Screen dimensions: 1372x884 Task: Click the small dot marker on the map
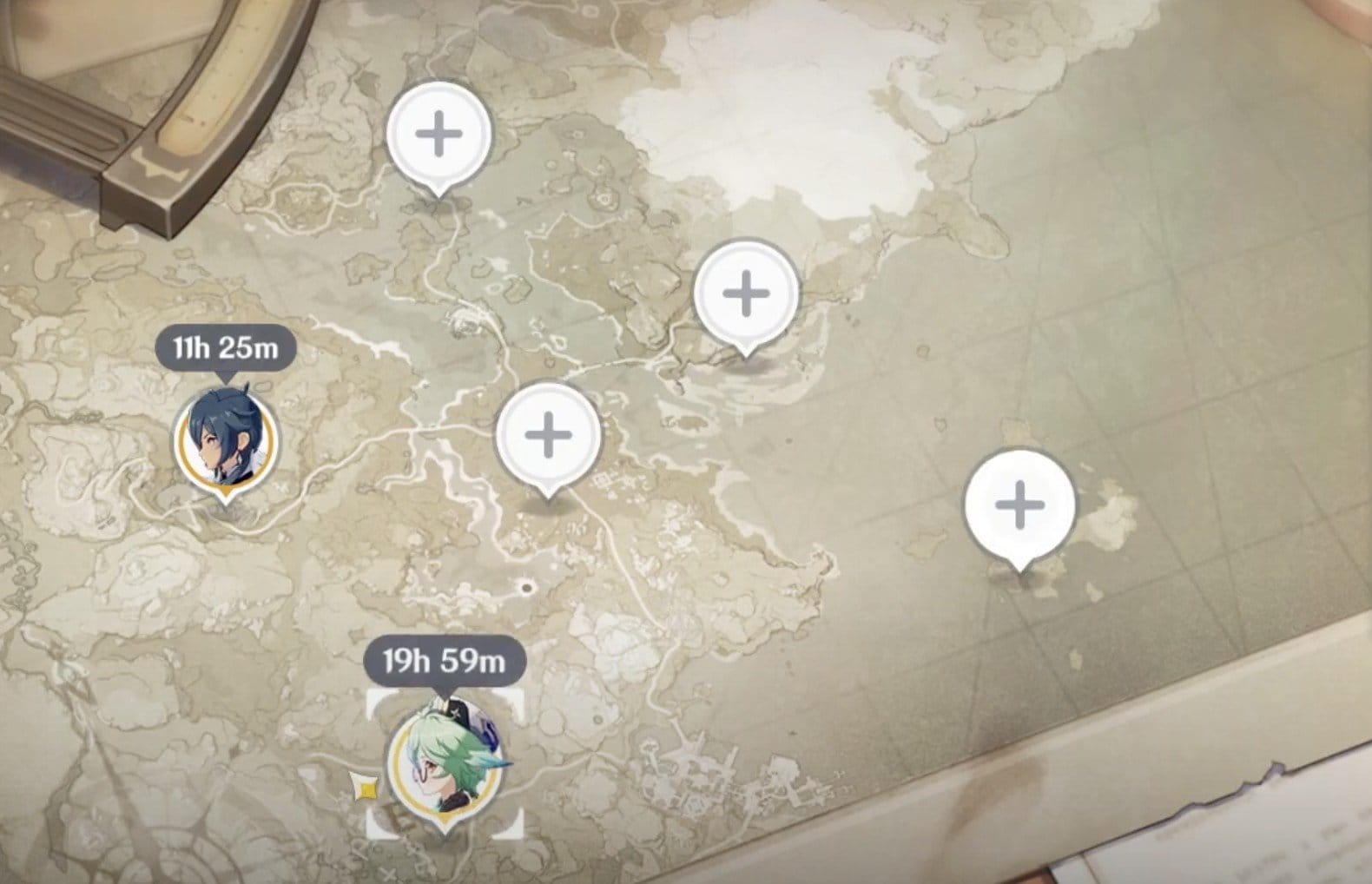coord(528,587)
